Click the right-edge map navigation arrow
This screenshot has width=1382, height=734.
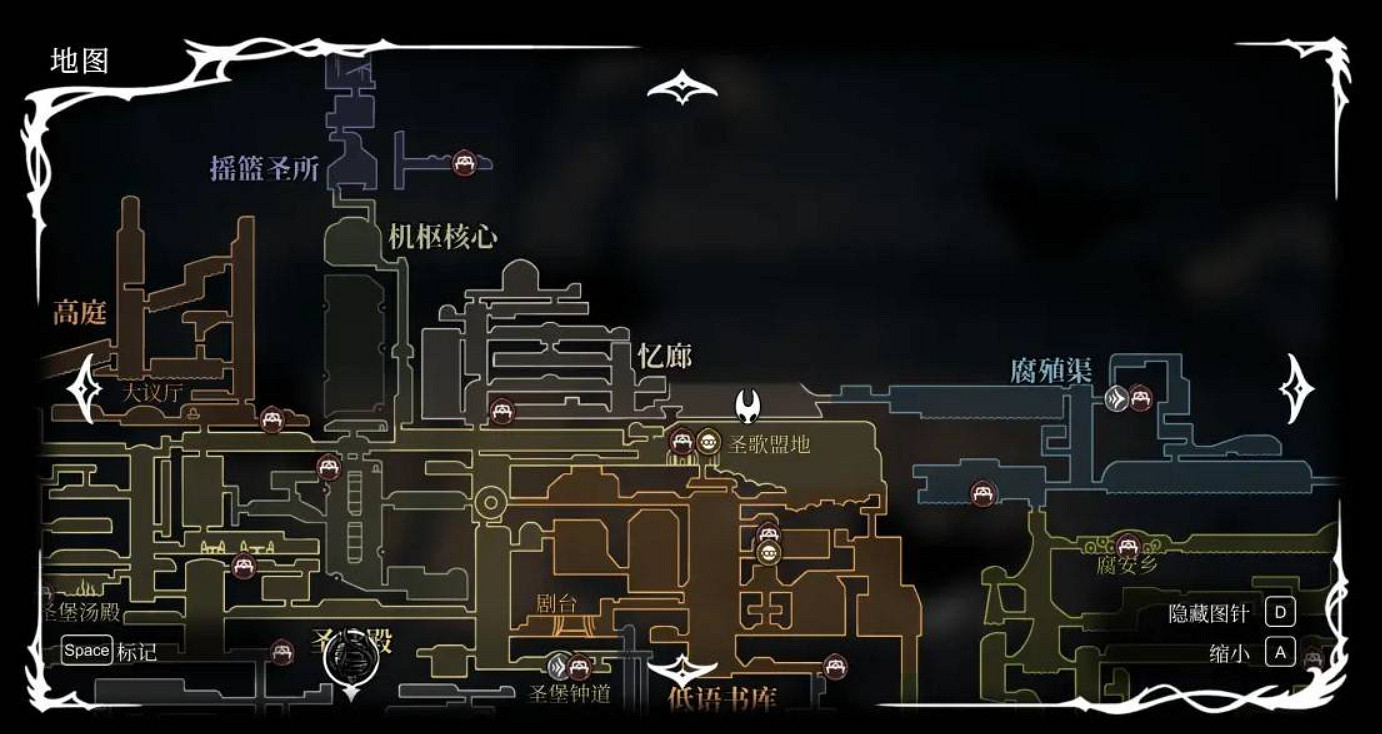(x=1296, y=388)
